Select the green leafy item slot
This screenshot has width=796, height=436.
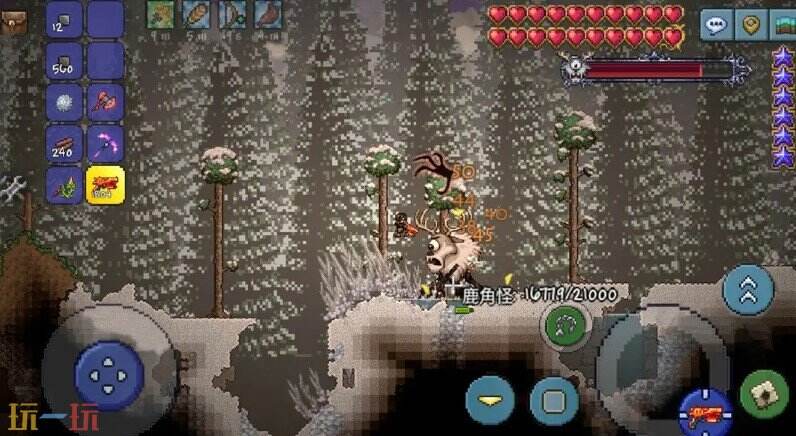65,186
